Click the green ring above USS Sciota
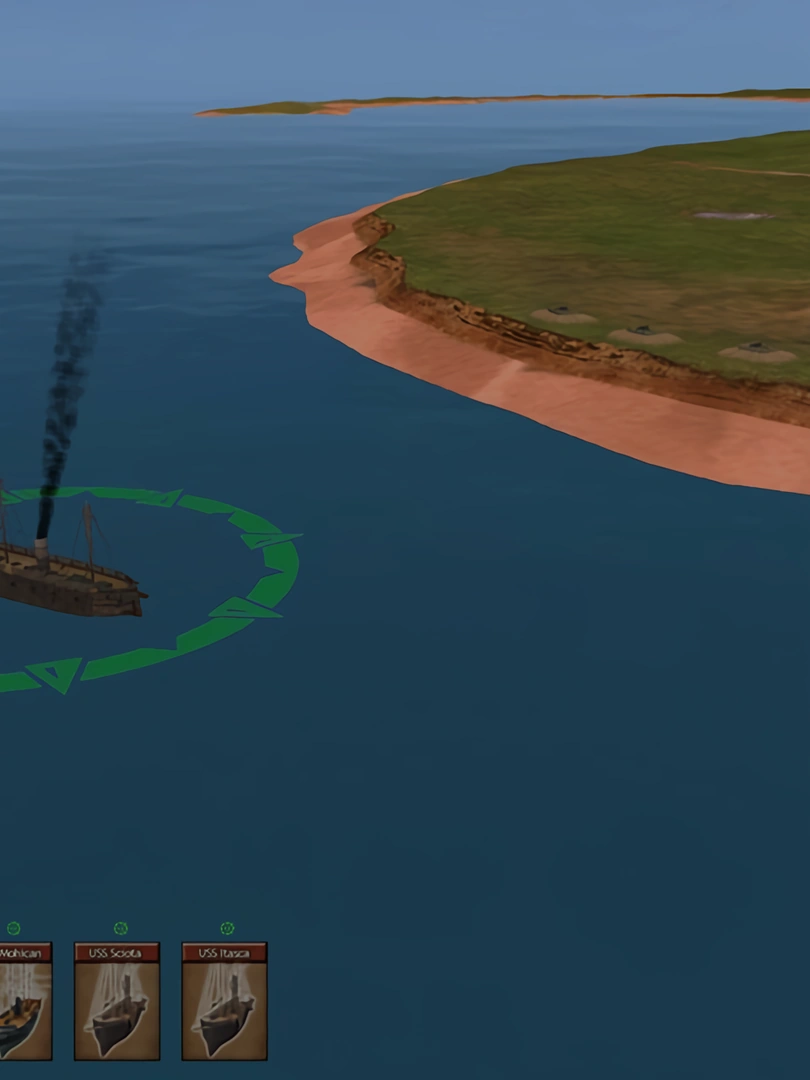Viewport: 810px width, 1080px height. pyautogui.click(x=121, y=929)
